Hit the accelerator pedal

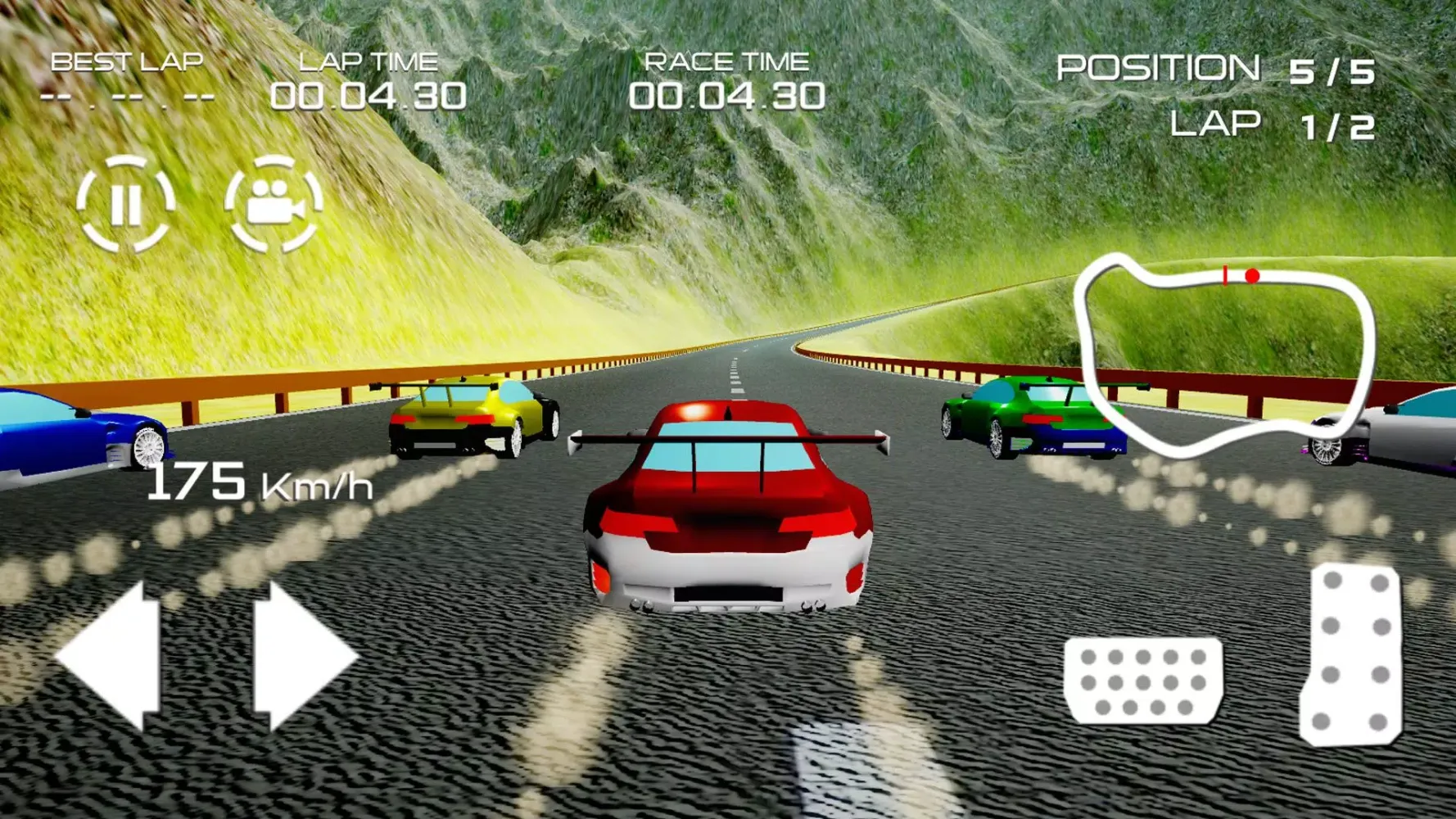1352,654
